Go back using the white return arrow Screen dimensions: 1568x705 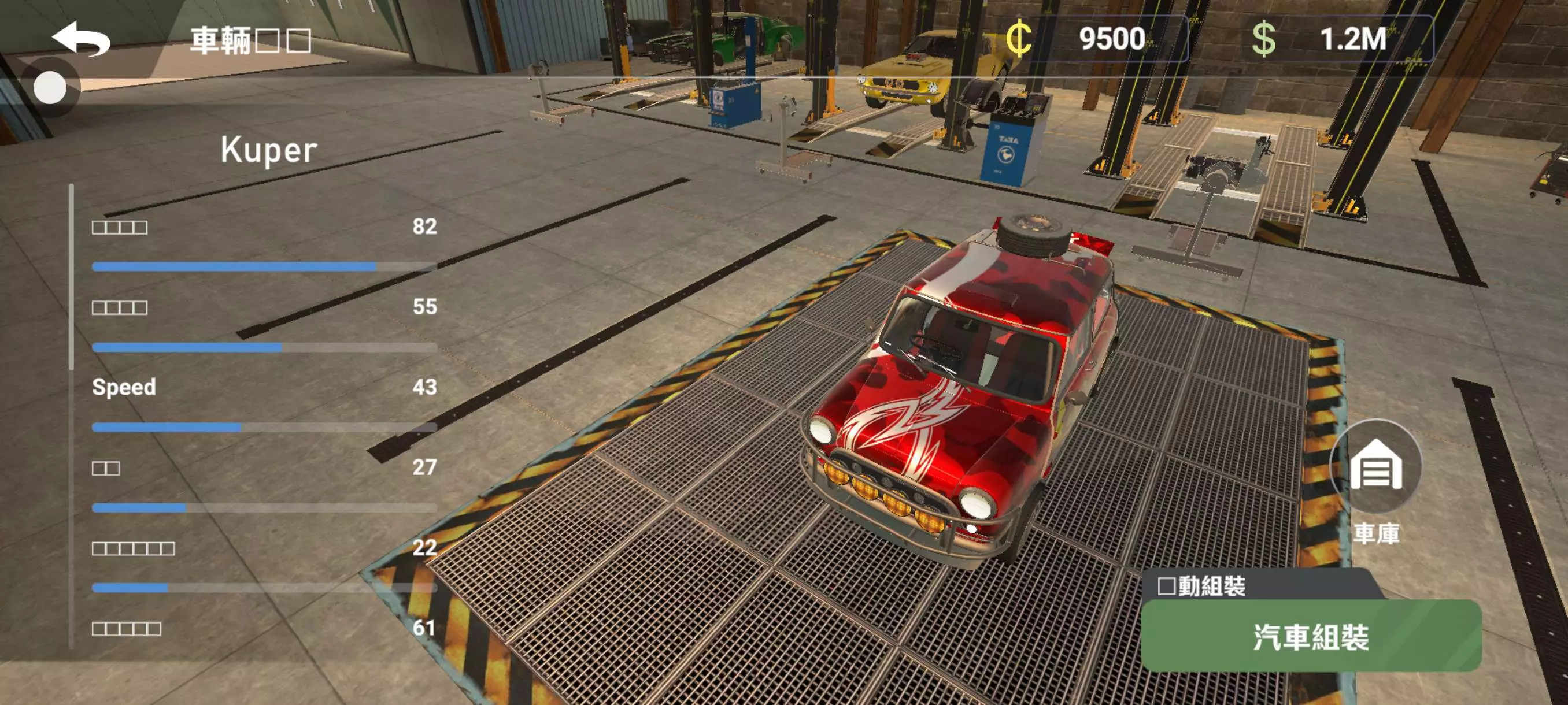pyautogui.click(x=81, y=39)
